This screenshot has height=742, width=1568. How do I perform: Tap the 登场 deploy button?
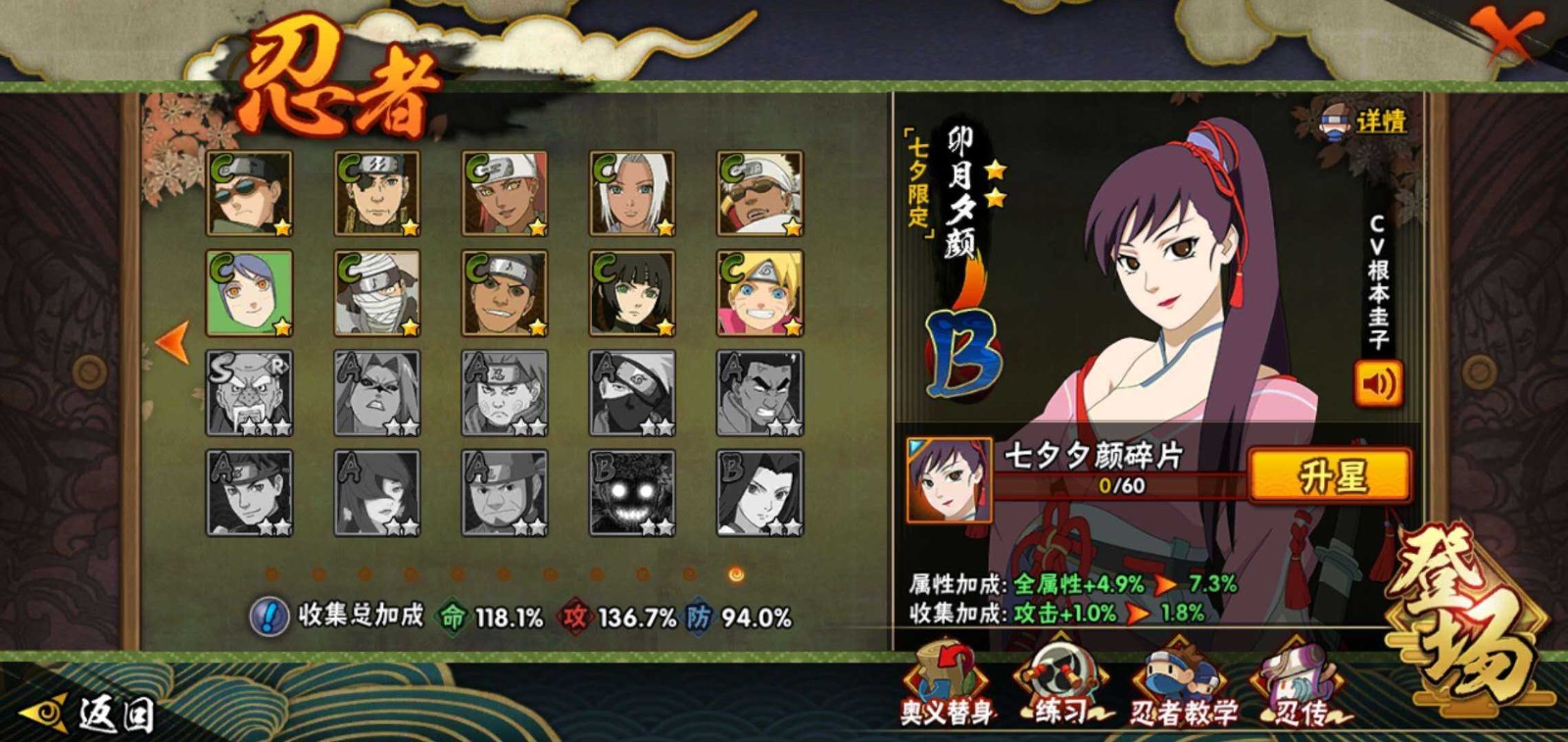coord(1466,617)
